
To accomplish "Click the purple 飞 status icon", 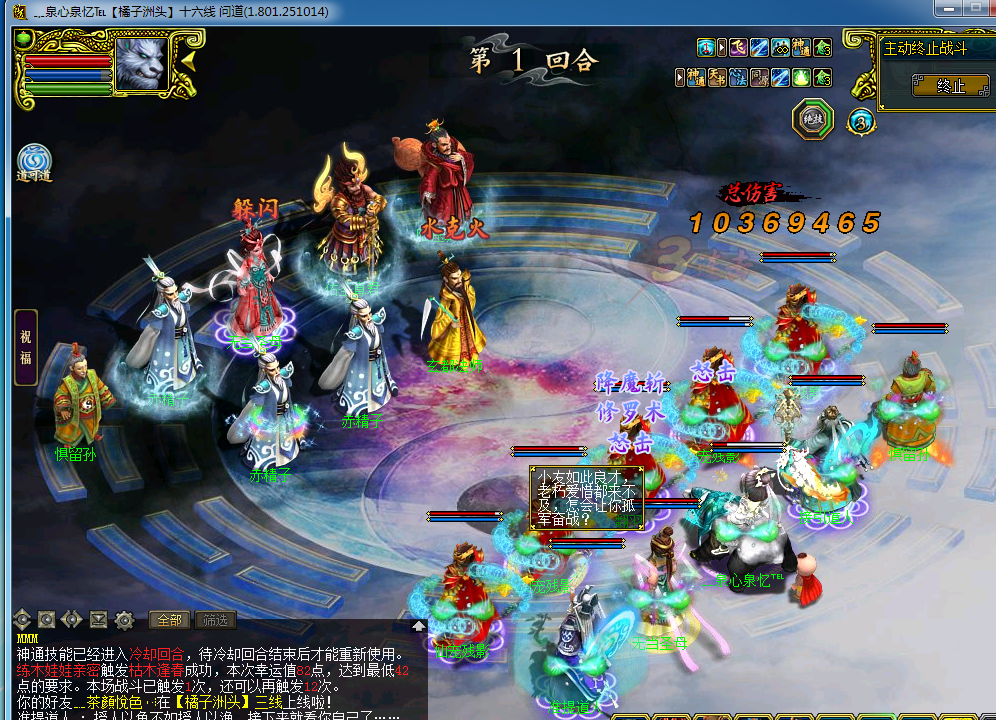I will tap(738, 47).
